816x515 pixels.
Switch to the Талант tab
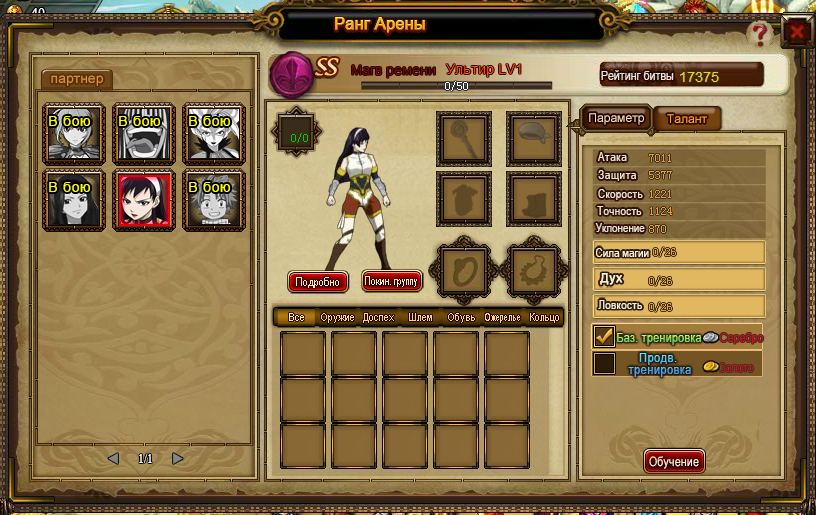click(x=686, y=119)
